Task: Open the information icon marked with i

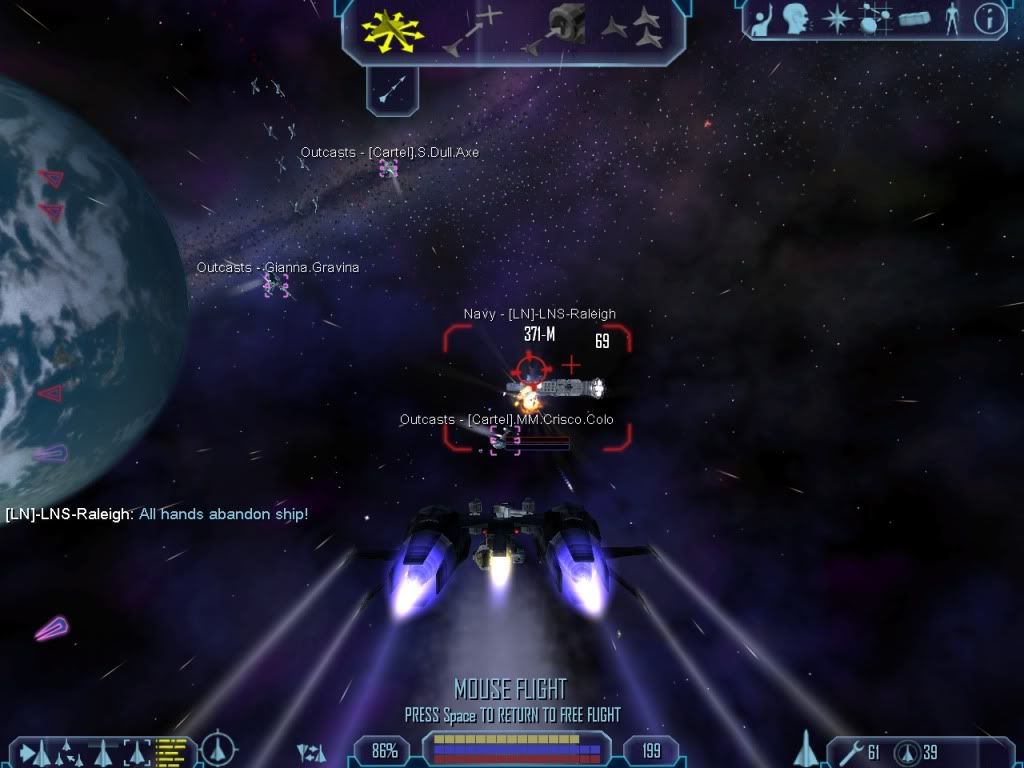Action: tap(988, 18)
